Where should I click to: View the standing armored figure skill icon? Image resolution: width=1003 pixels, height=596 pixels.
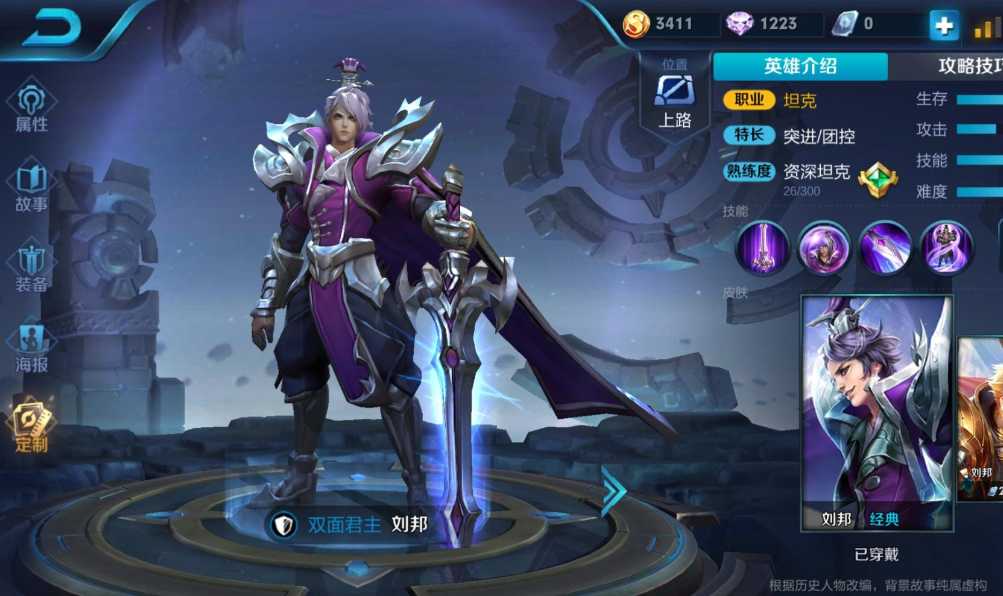[x=946, y=247]
